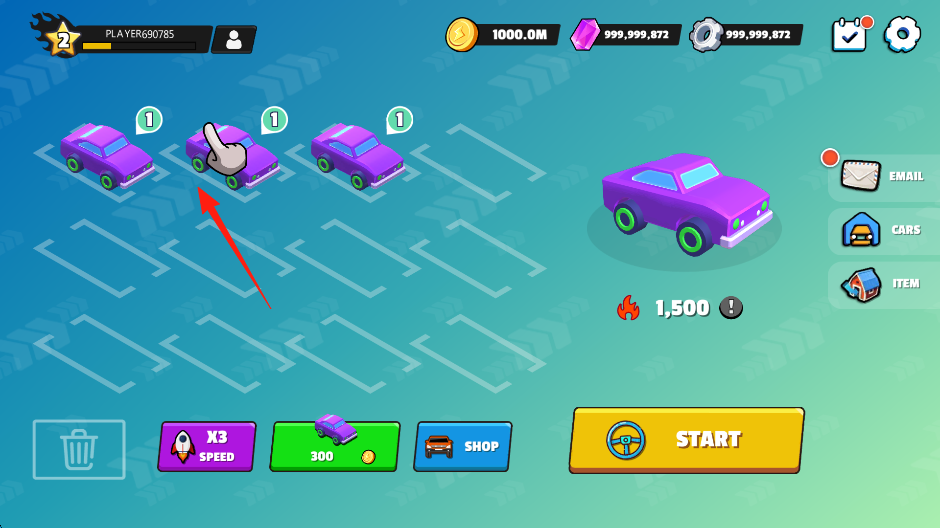The image size is (940, 528).
Task: Click the purple gem currency icon
Action: [x=586, y=35]
